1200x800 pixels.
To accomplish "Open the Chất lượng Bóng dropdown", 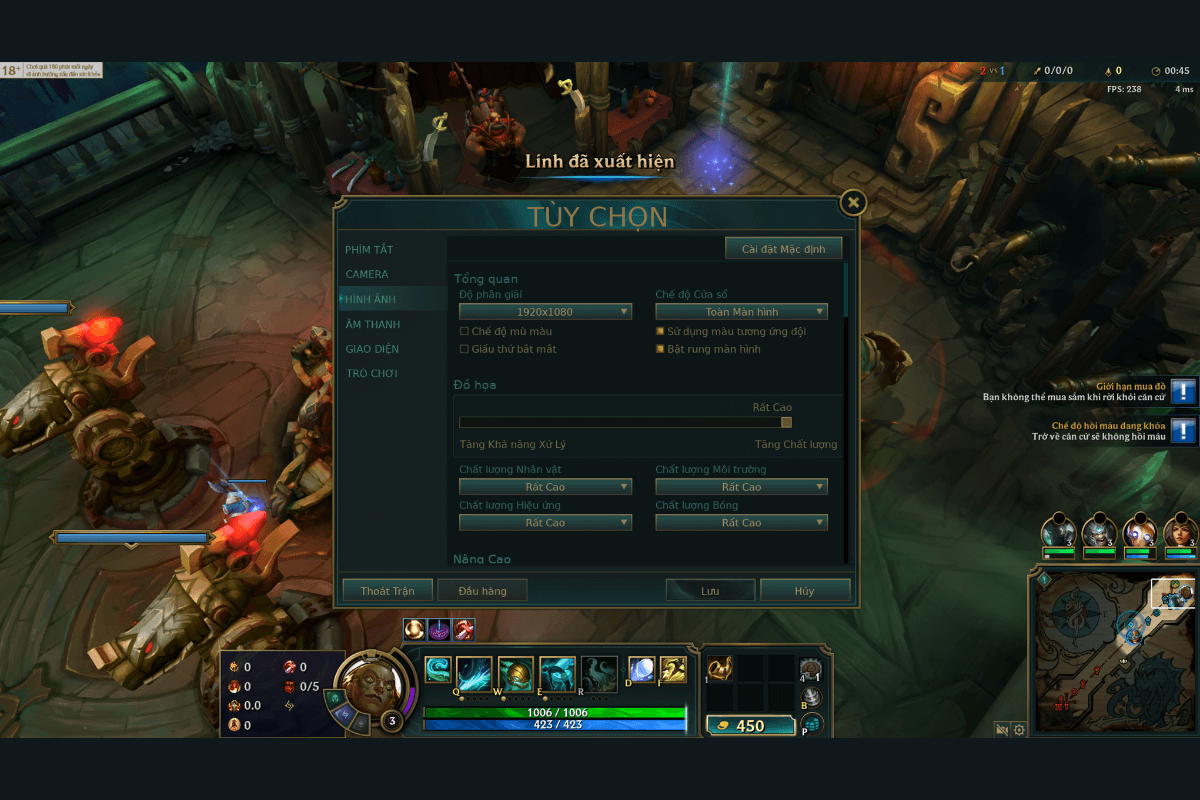I will (x=741, y=523).
